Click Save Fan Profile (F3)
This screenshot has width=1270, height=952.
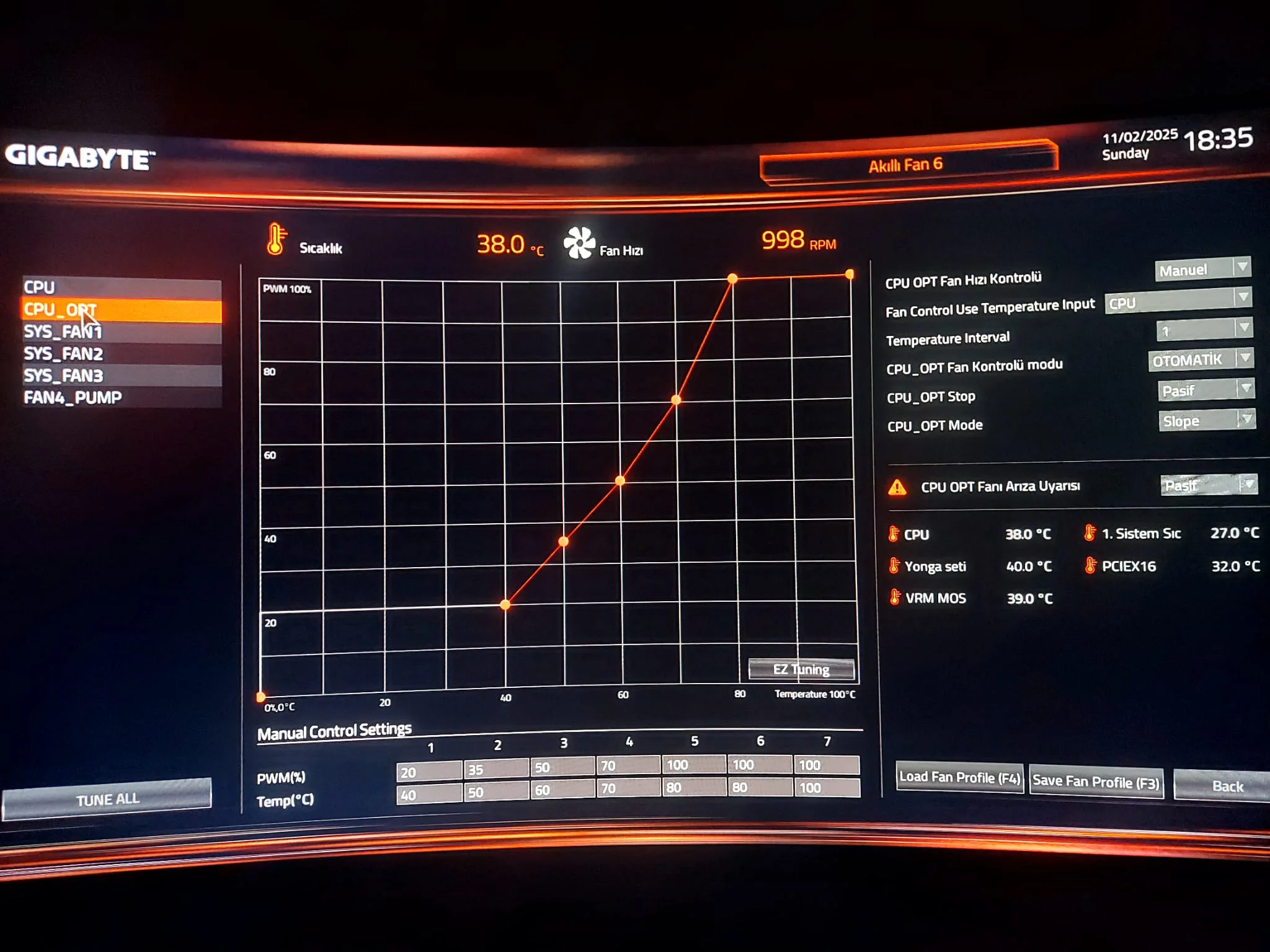point(1096,782)
